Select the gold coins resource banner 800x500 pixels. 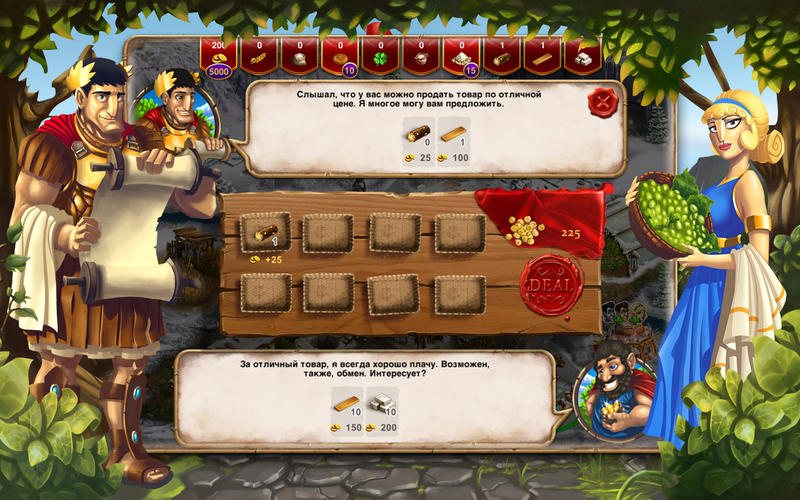(x=217, y=57)
